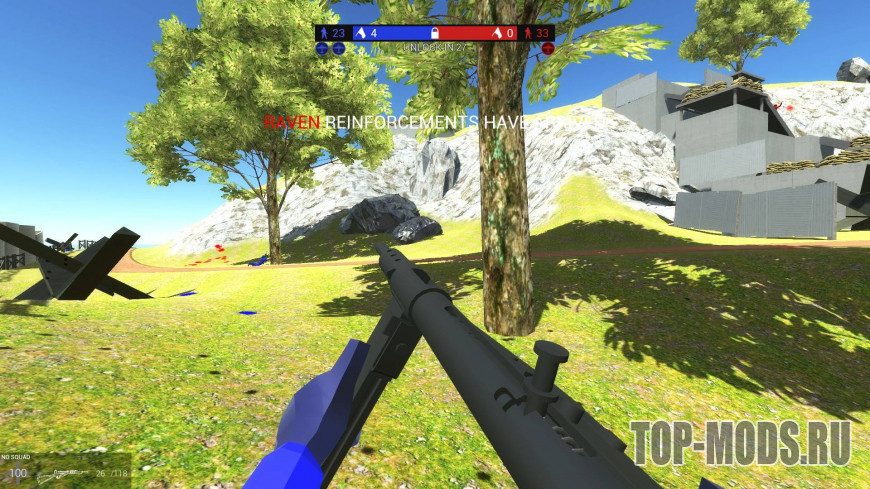Image resolution: width=870 pixels, height=489 pixels.
Task: Click the TOP-MODS.RU watermark
Action: [x=740, y=442]
